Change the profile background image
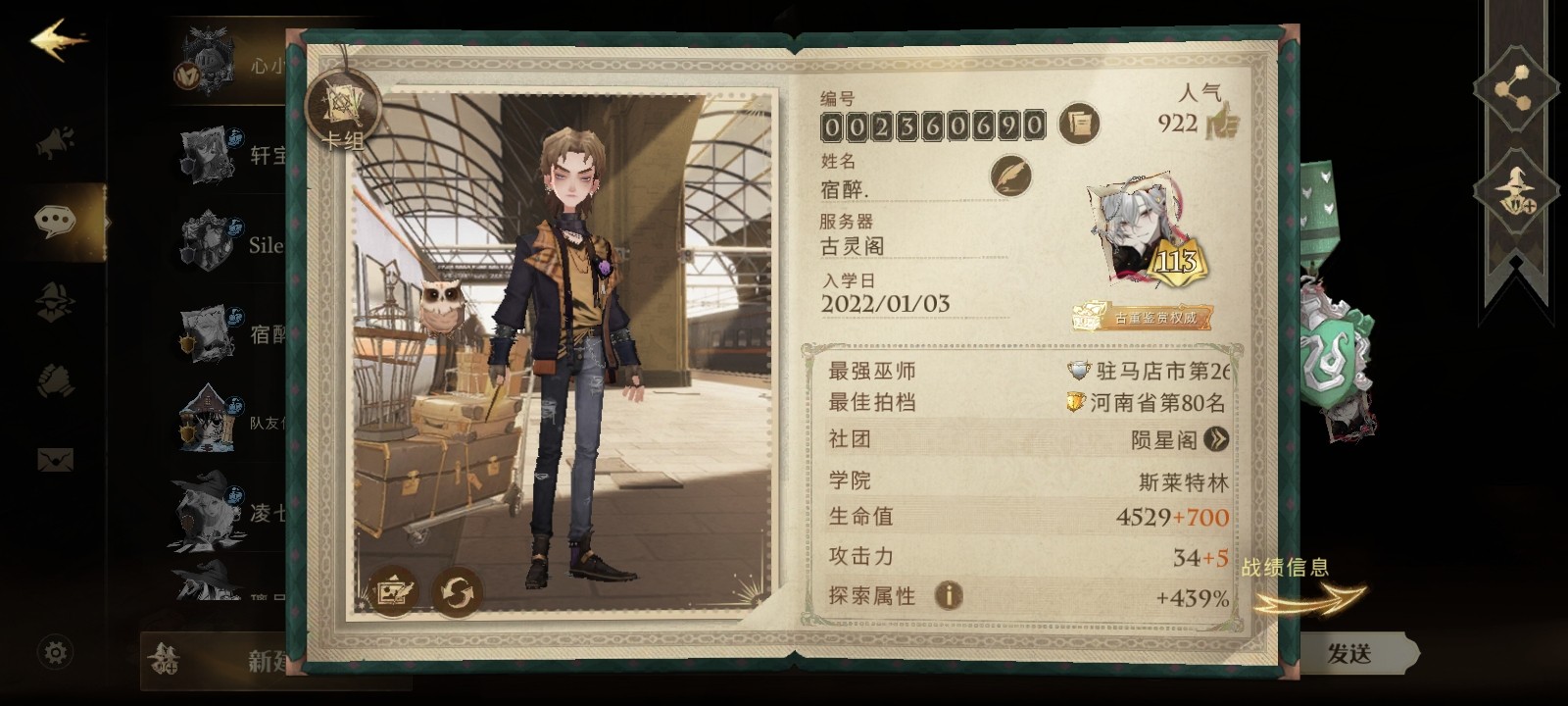 393,590
